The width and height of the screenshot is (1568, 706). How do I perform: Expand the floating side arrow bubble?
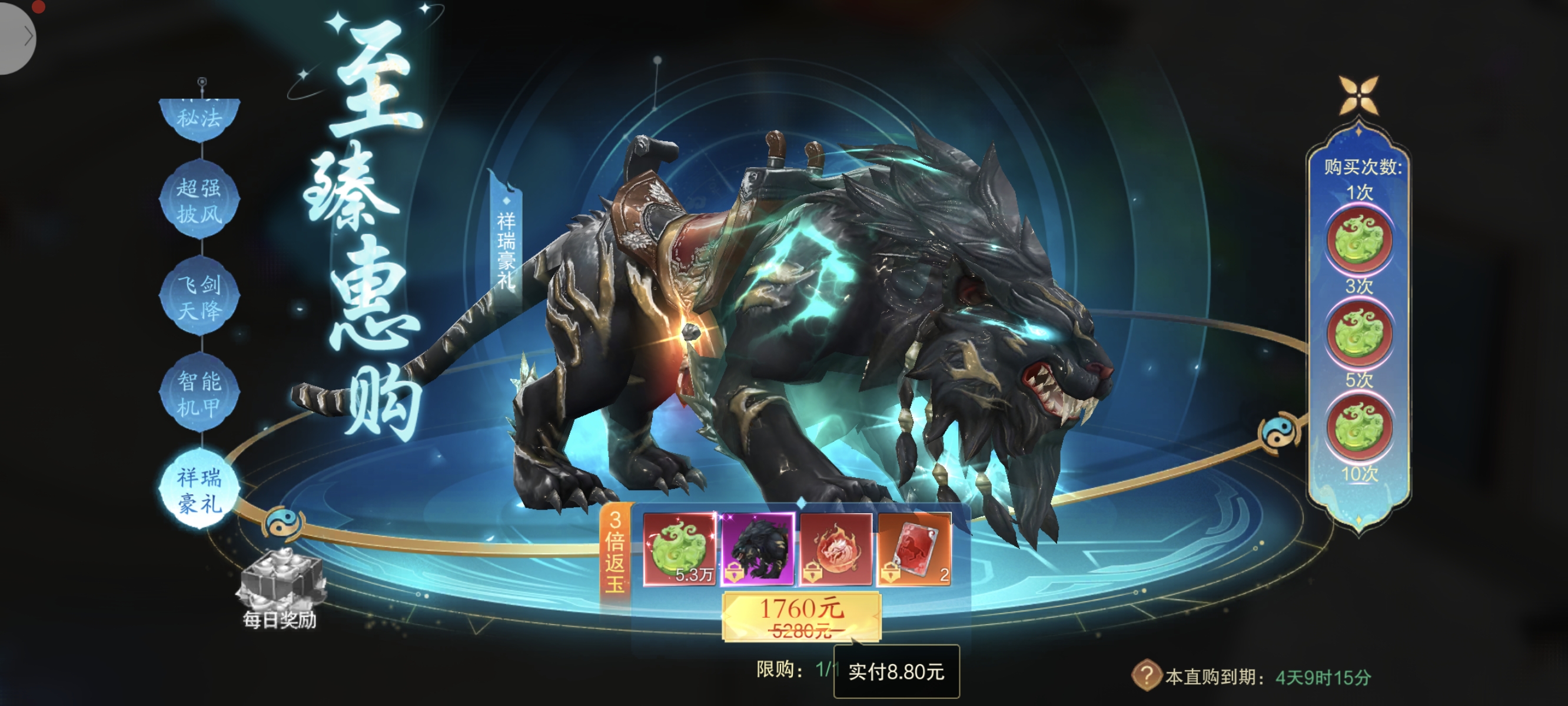tap(18, 38)
